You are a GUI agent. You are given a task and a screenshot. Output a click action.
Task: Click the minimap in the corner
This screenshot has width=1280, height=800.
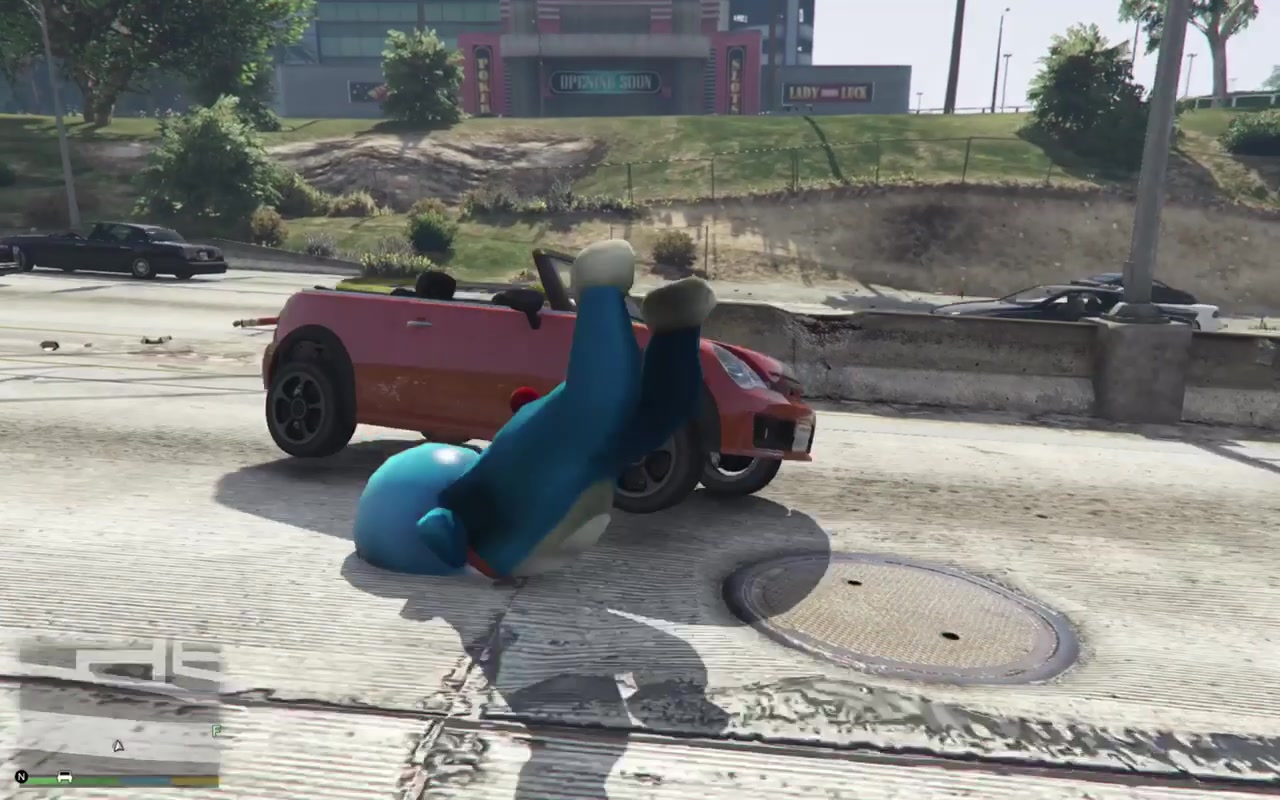pos(120,708)
